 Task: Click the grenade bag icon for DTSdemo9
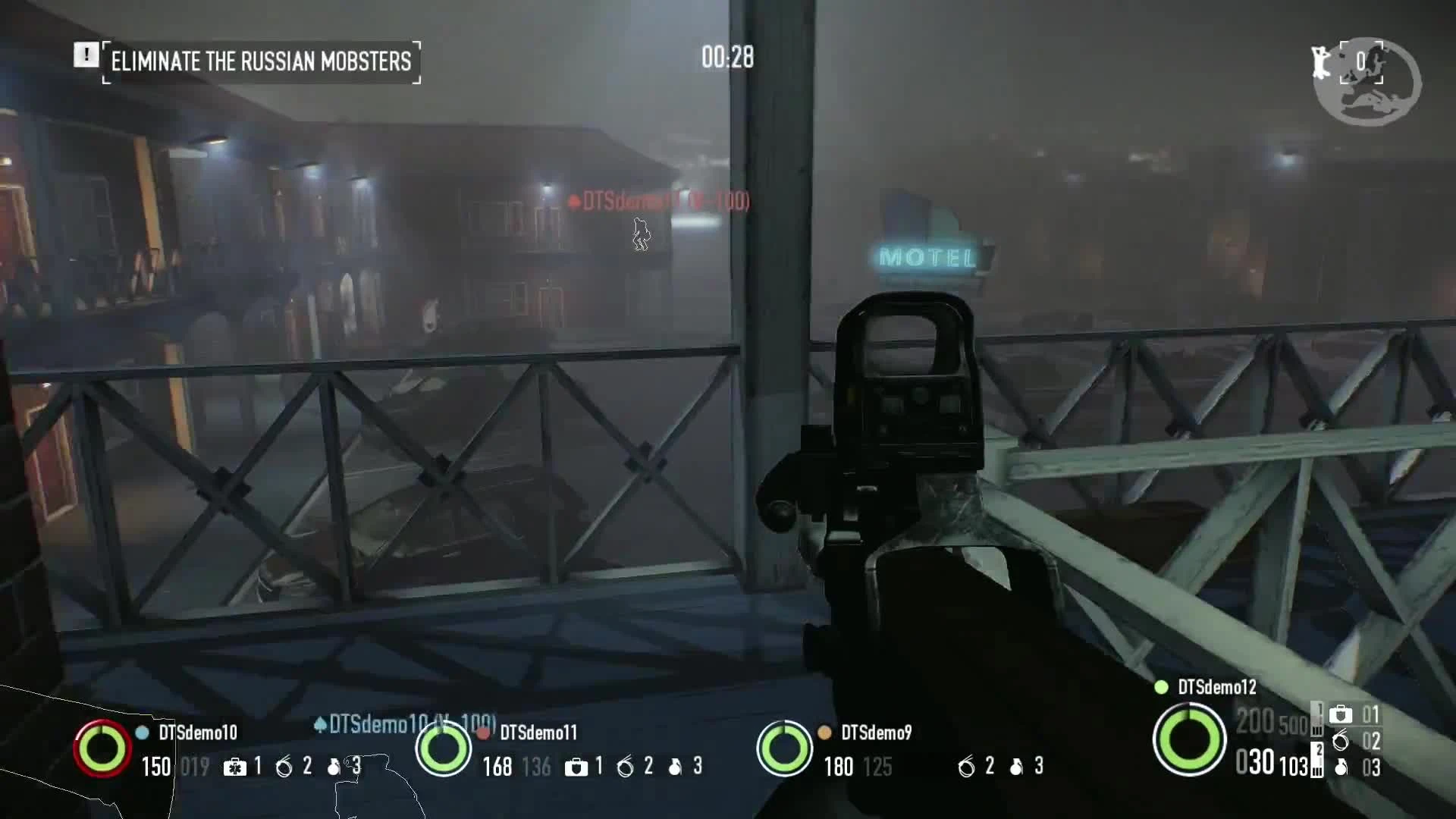tap(1016, 767)
